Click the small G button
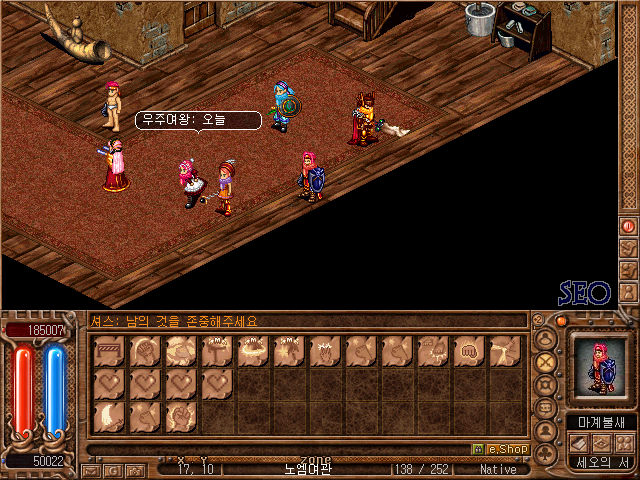The height and width of the screenshot is (480, 640). 113,469
